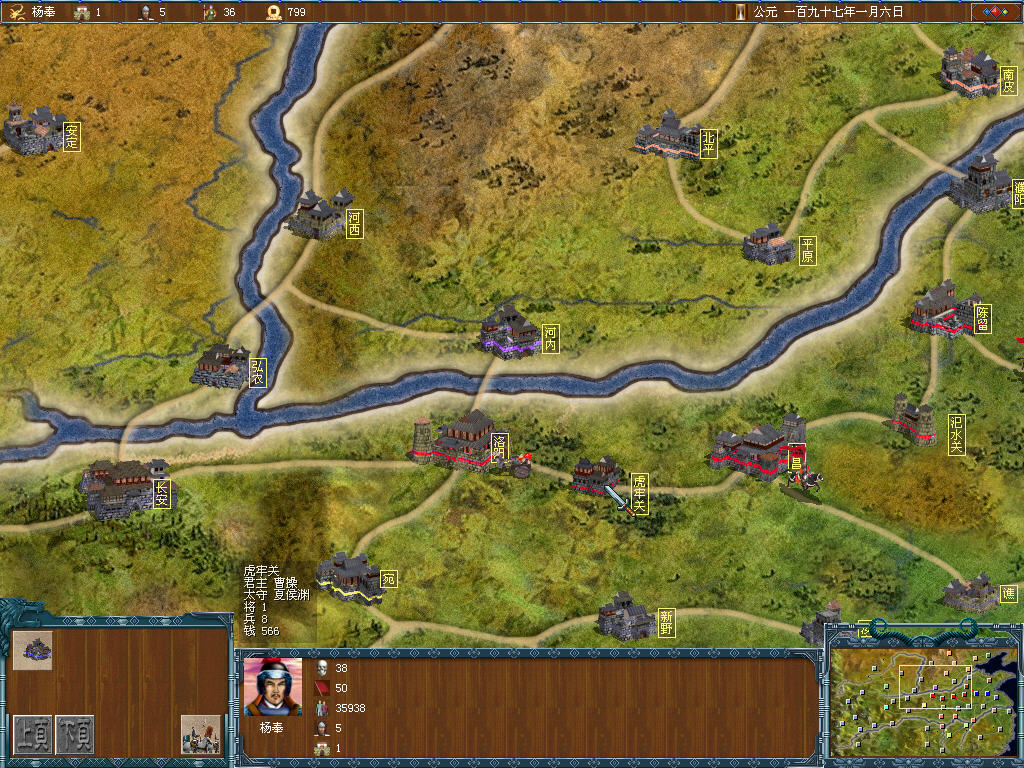1024x768 pixels.
Task: Click the cavalry troops icon
Action: tap(200, 734)
